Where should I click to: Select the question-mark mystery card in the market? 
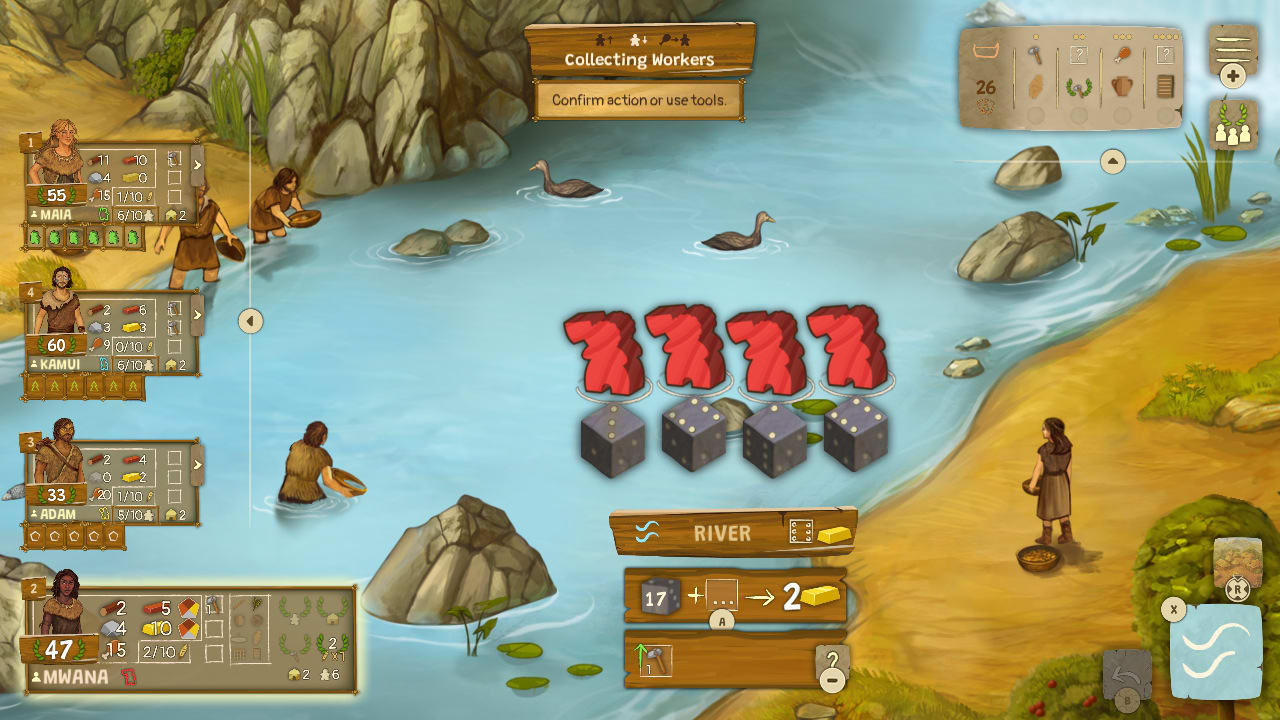tap(1079, 53)
